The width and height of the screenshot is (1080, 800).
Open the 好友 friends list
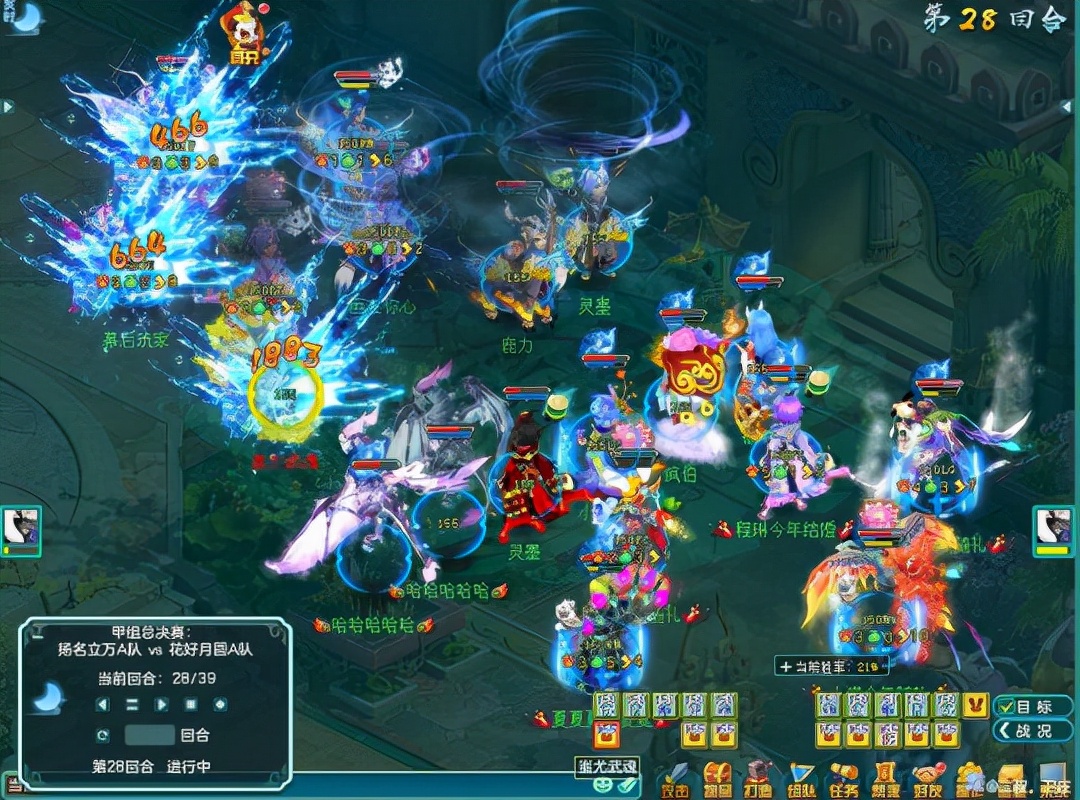point(929,781)
